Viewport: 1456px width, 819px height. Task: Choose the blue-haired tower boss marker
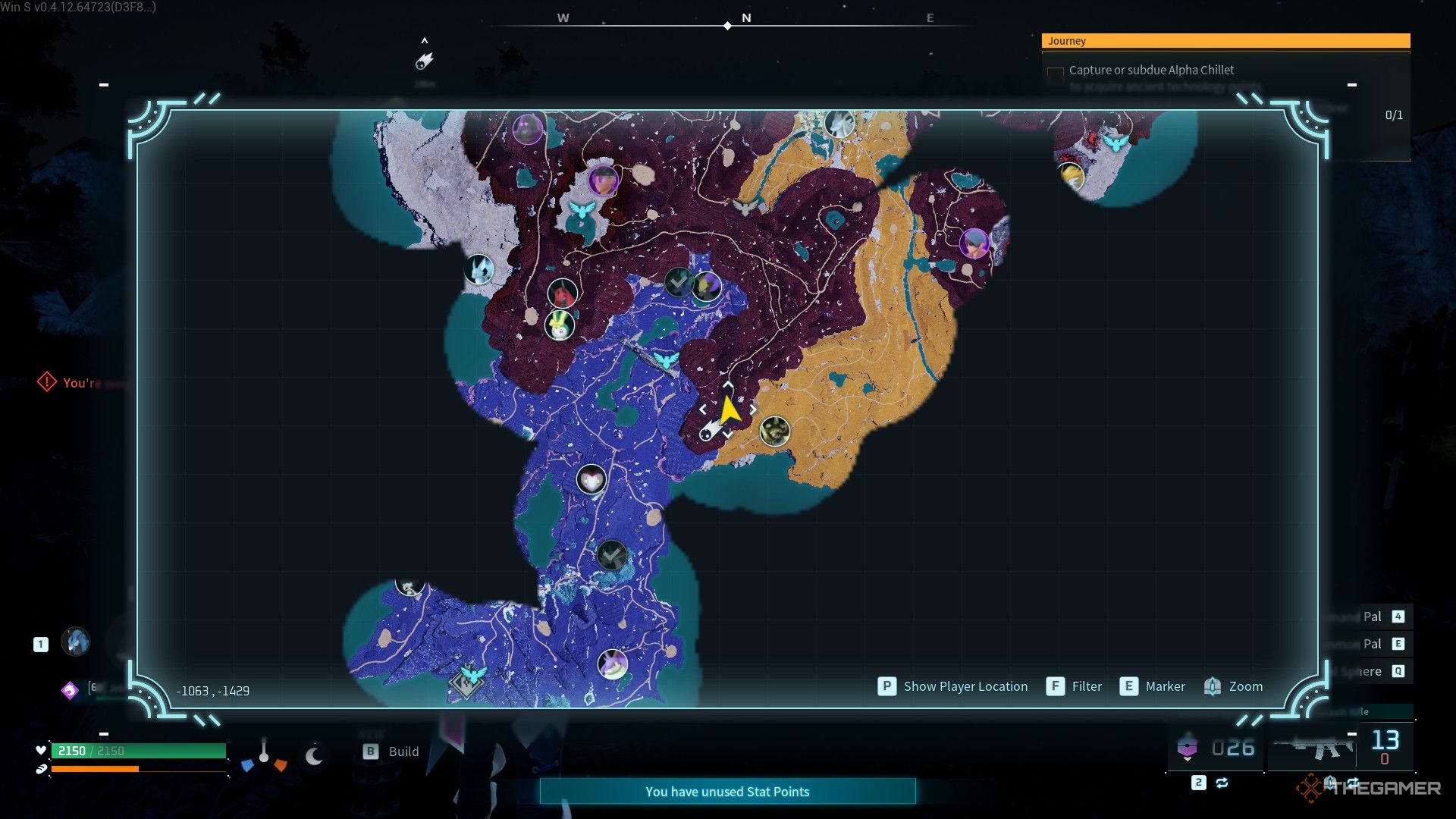coord(974,243)
